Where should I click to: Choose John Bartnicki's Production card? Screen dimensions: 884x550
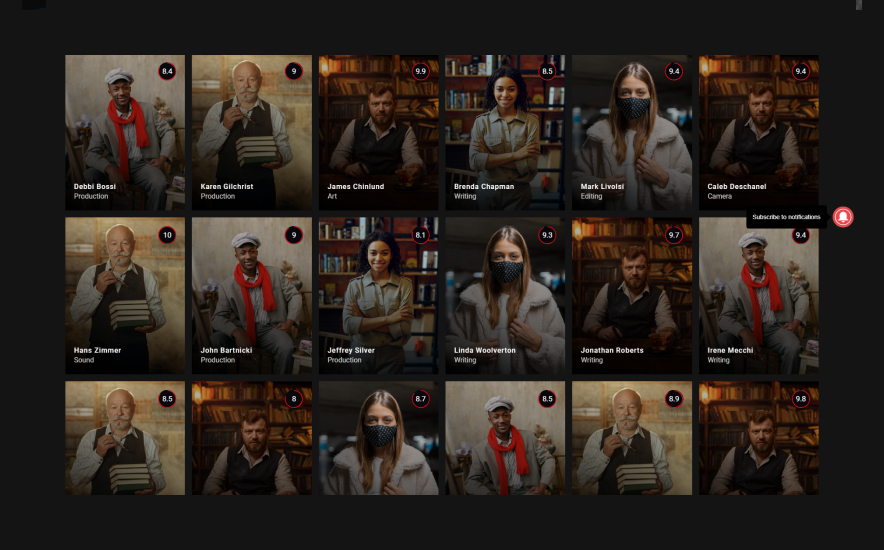[251, 296]
